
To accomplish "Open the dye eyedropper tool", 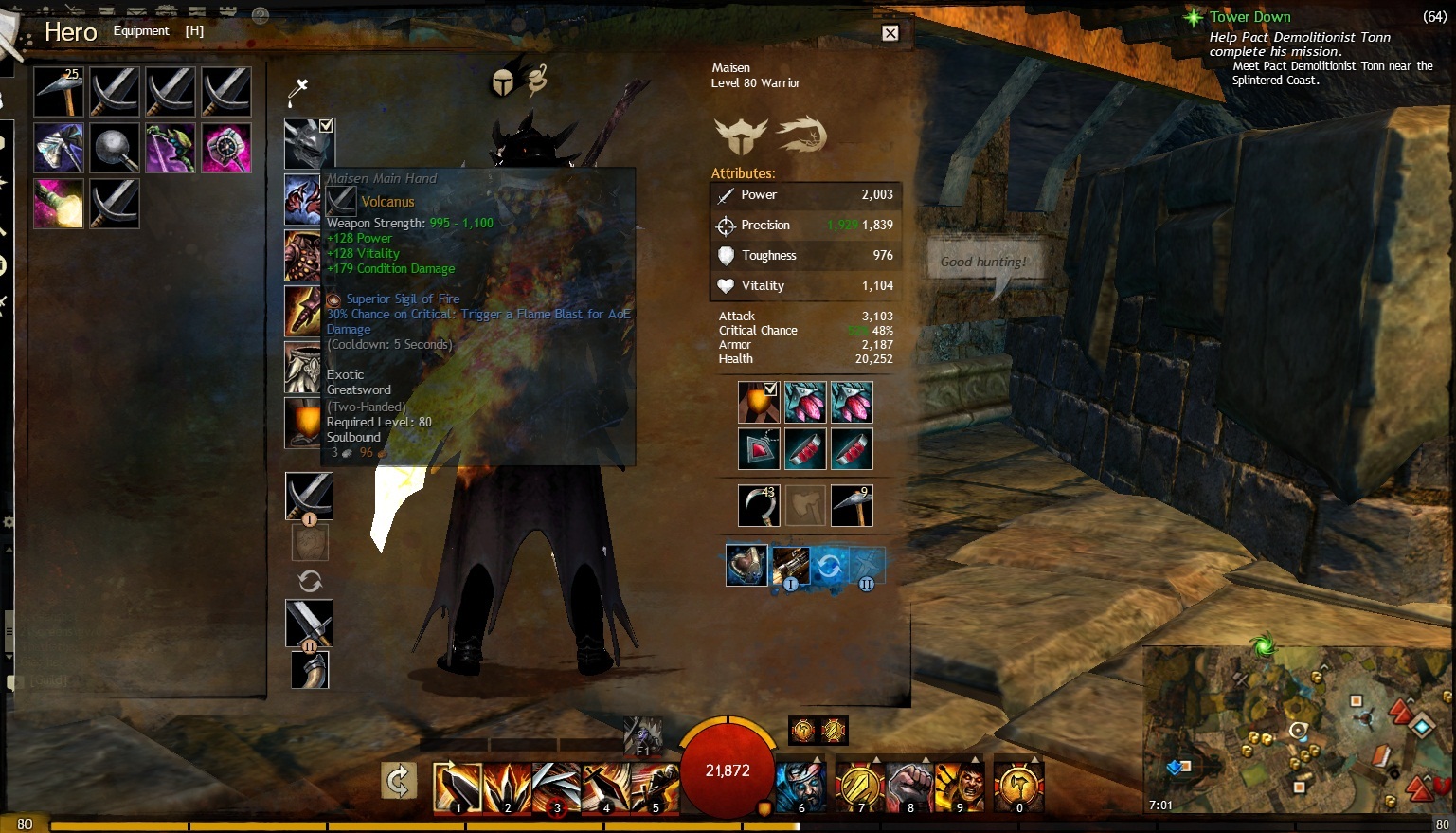I will coord(297,91).
